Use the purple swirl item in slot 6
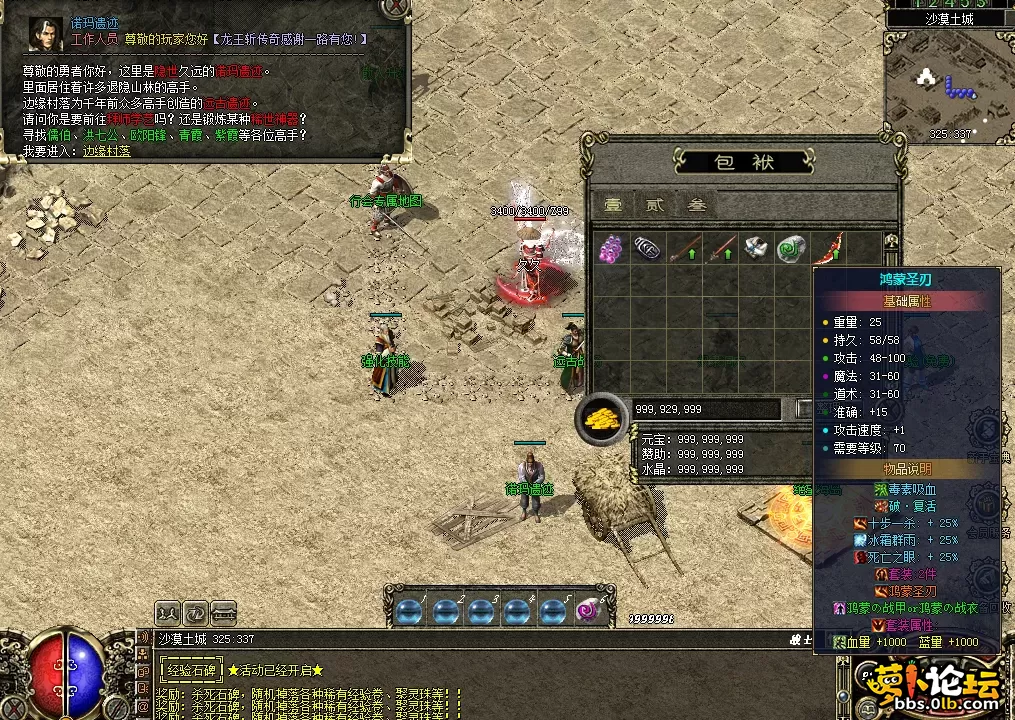The height and width of the screenshot is (720, 1015). point(590,610)
